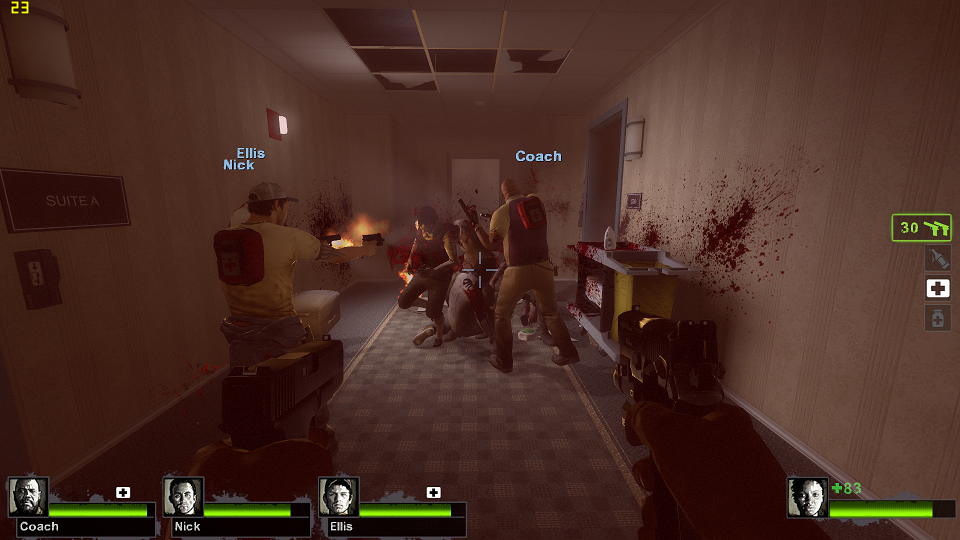Click Nick's portrait in the team panel
The height and width of the screenshot is (540, 960).
point(183,497)
